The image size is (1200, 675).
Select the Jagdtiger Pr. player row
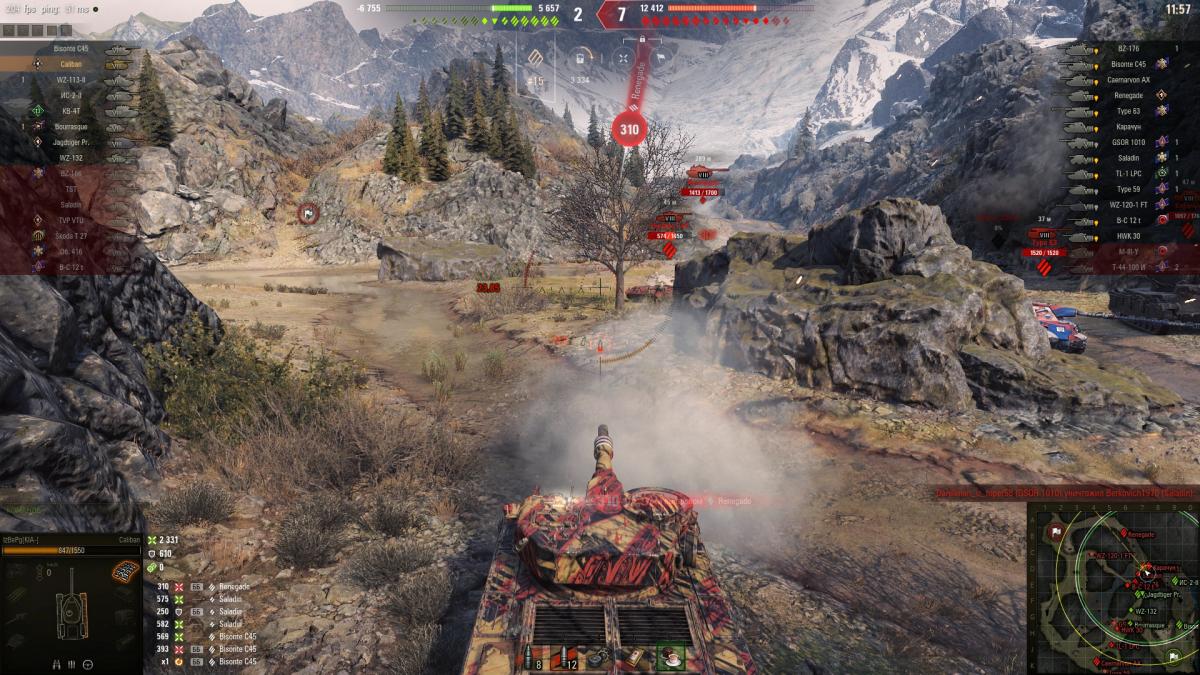pos(70,142)
